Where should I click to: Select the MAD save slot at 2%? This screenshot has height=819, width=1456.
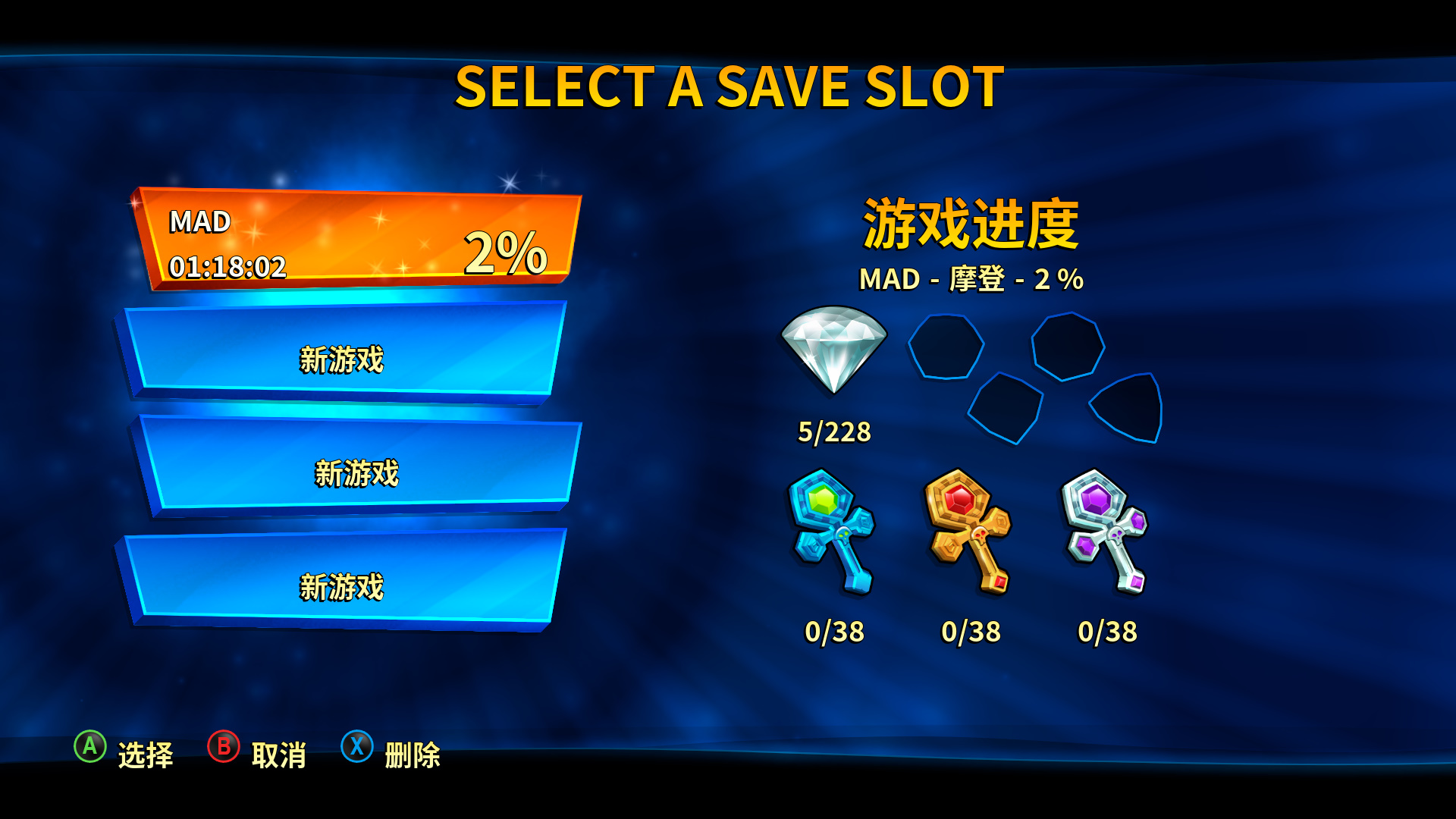356,240
